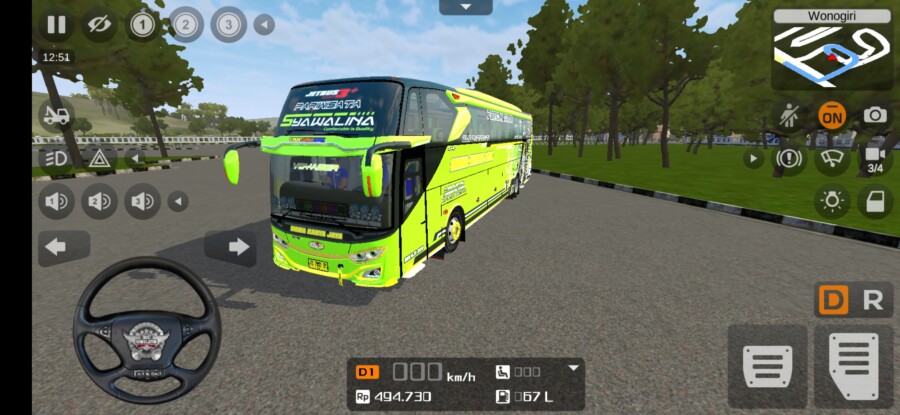Turn on the hazard lights

tap(99, 158)
